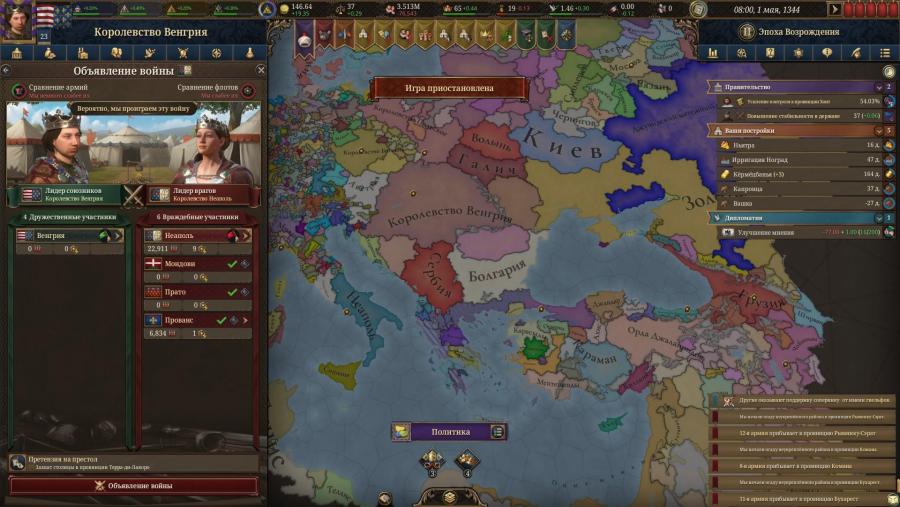Open the Политика map mode selector

[x=449, y=432]
